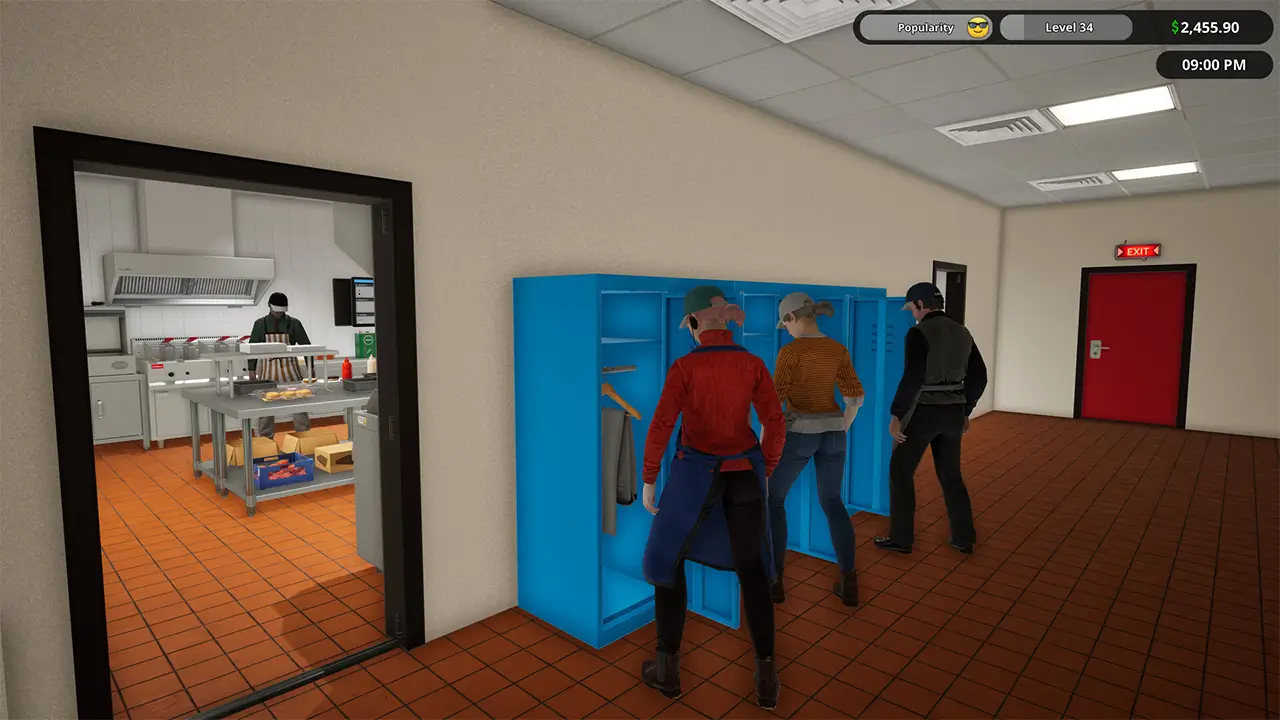Click the handle on the red door
The width and height of the screenshot is (1280, 720).
(x=1096, y=348)
